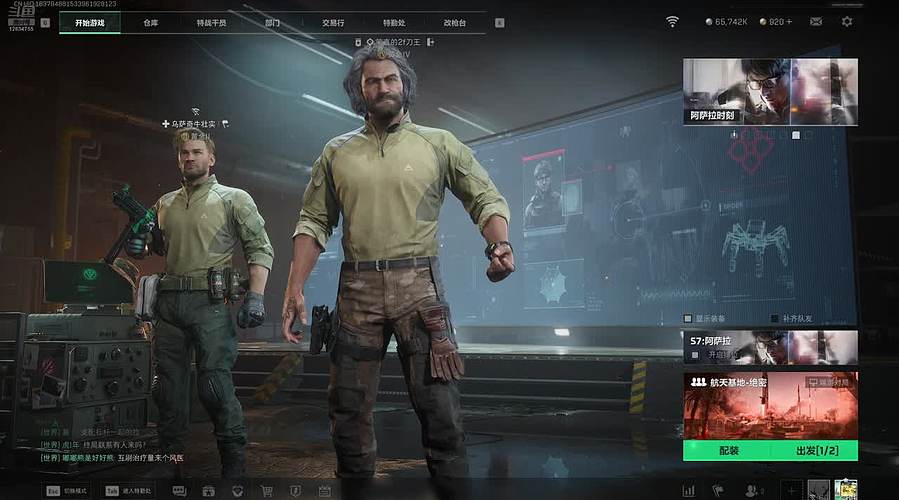Screen dimensions: 899x500
Task: Toggle the 显示装备 checkbox
Action: pos(687,319)
